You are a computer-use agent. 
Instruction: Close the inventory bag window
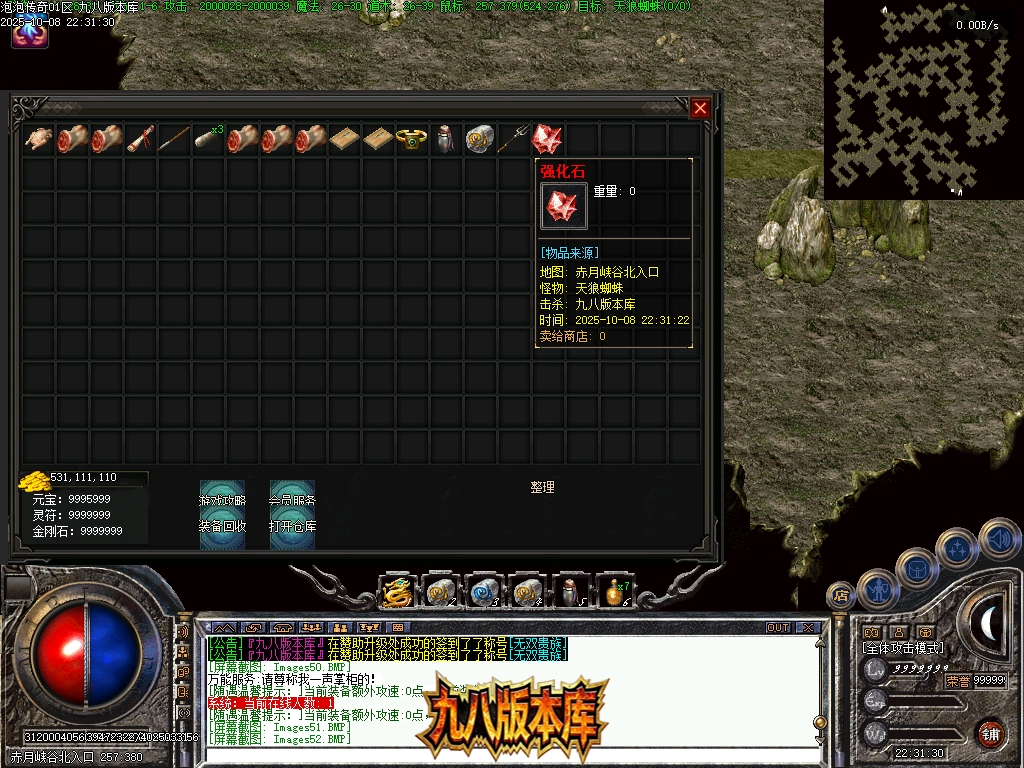pyautogui.click(x=700, y=108)
